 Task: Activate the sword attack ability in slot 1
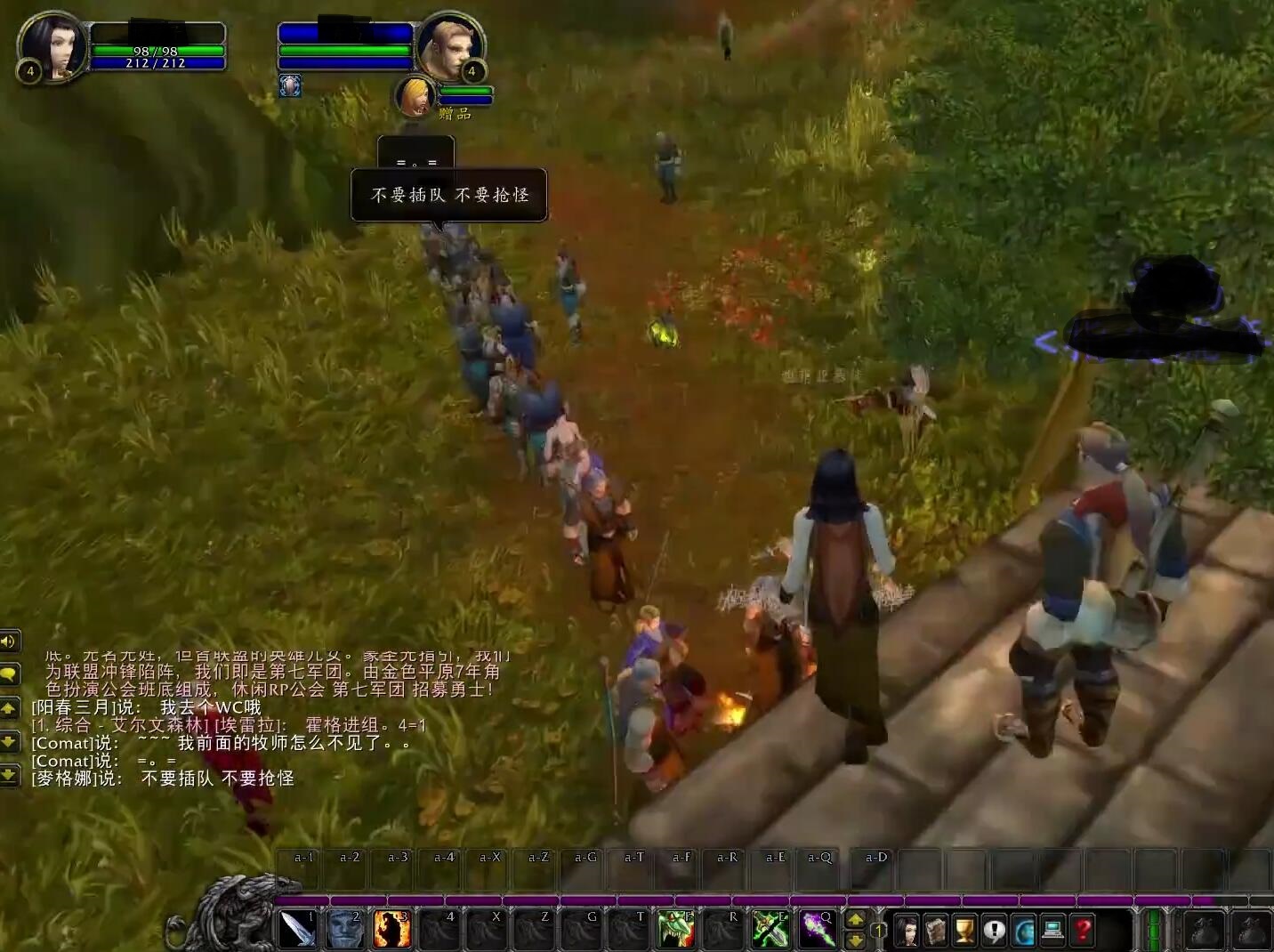tap(297, 930)
